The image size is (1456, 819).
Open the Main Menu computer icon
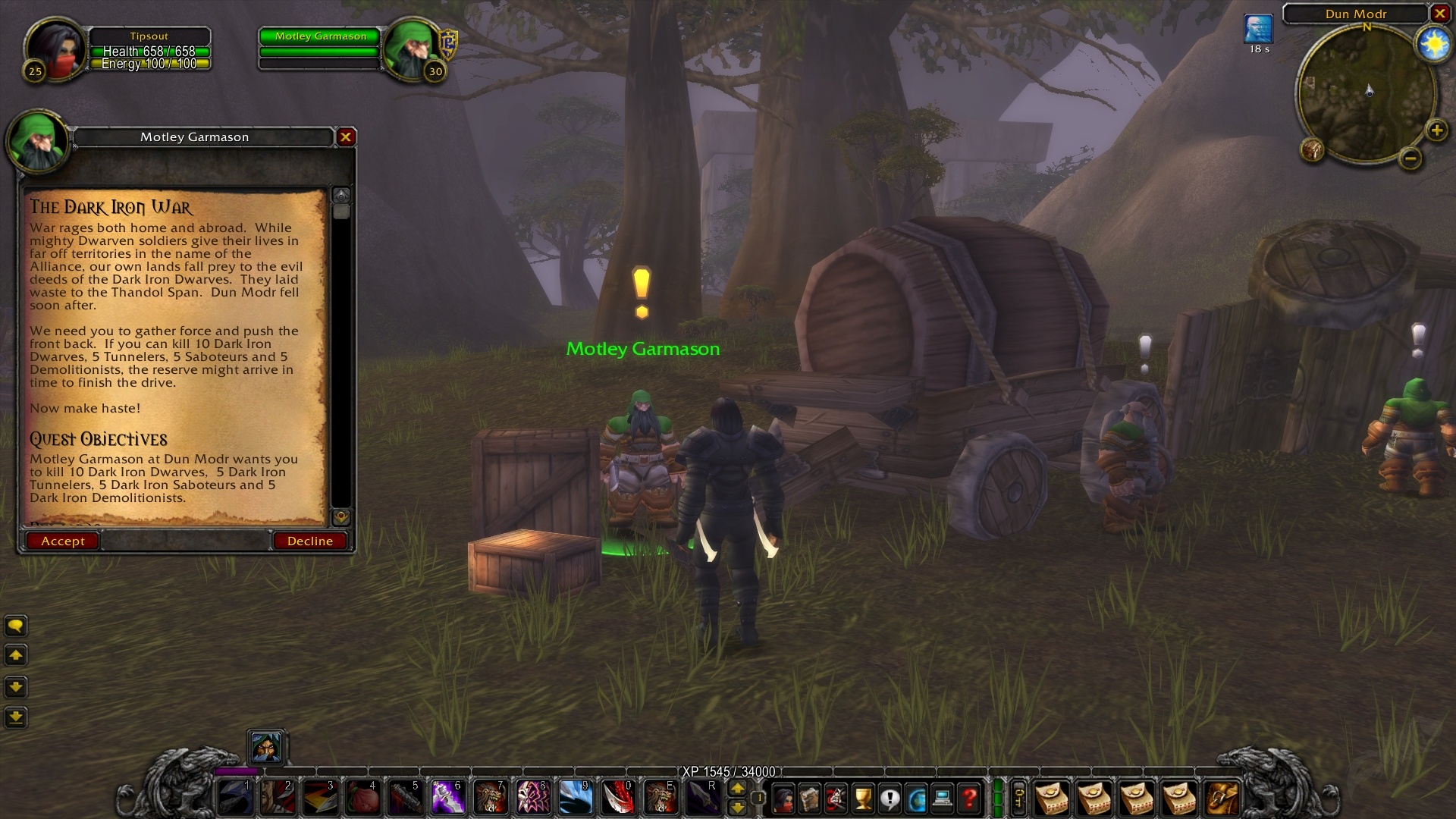(x=940, y=798)
